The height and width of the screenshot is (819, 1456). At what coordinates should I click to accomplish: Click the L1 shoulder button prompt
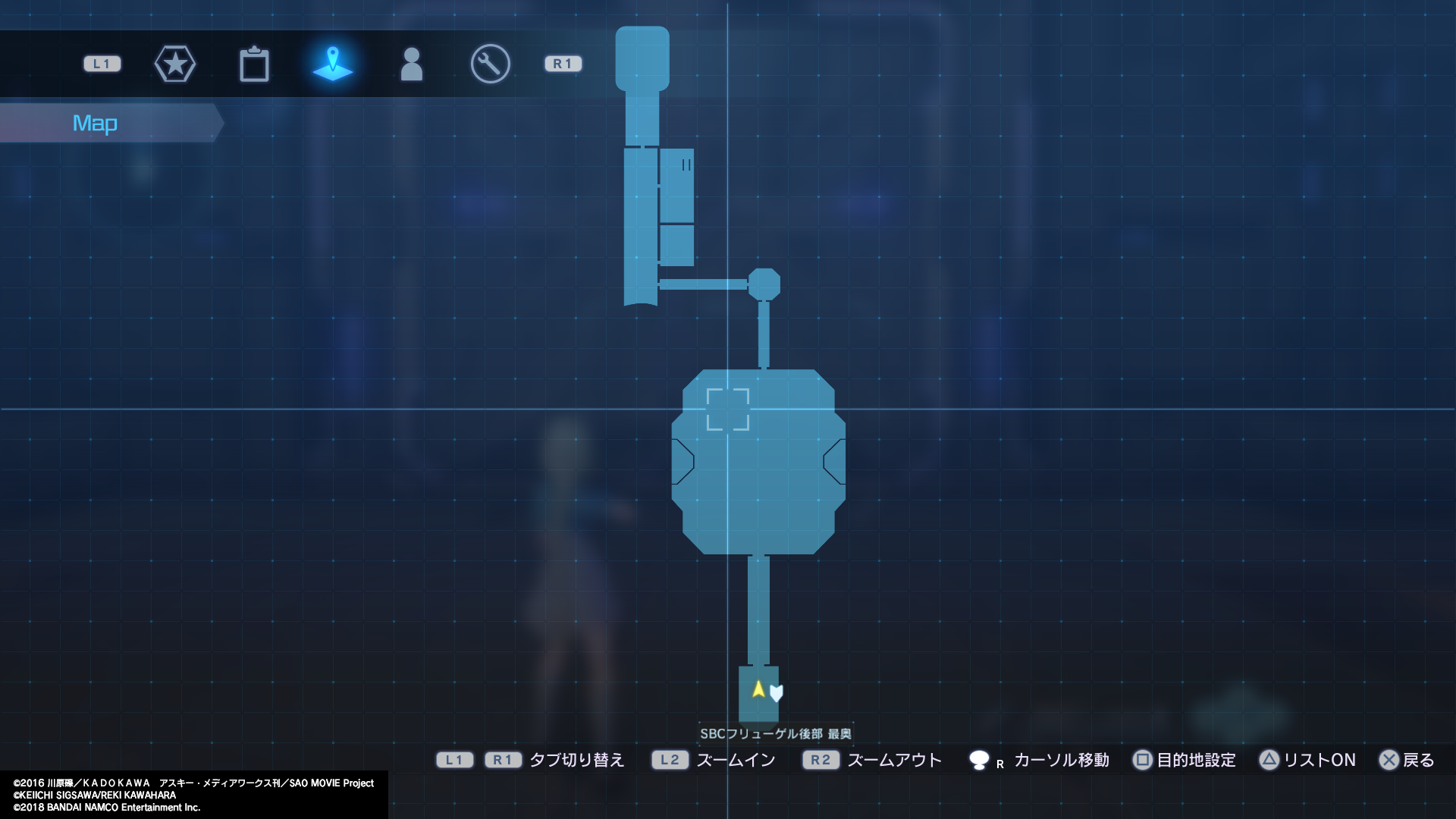pyautogui.click(x=101, y=64)
